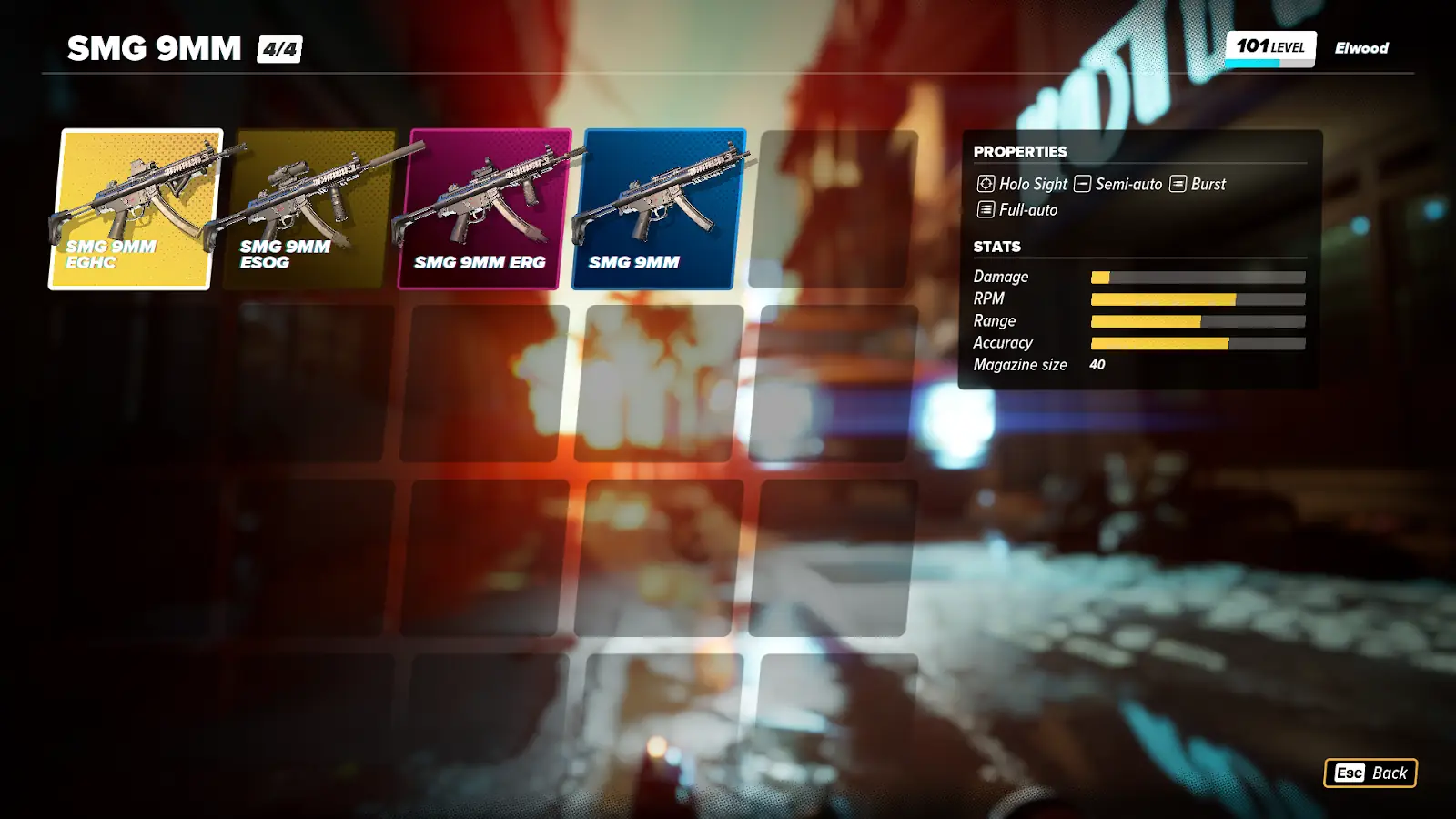Viewport: 1456px width, 819px height.
Task: Go back with the Esc Back button
Action: pos(1370,773)
